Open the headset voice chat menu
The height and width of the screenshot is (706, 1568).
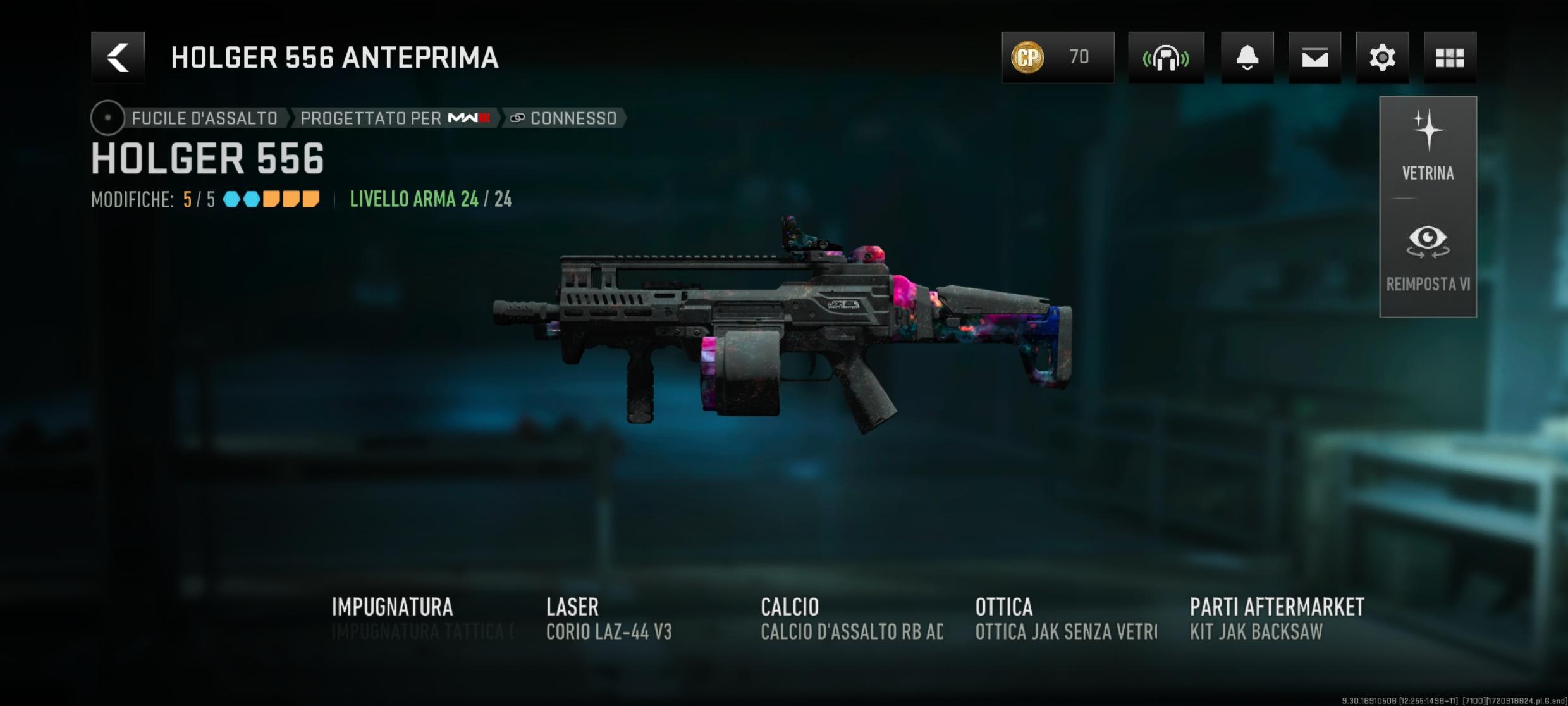click(x=1166, y=58)
